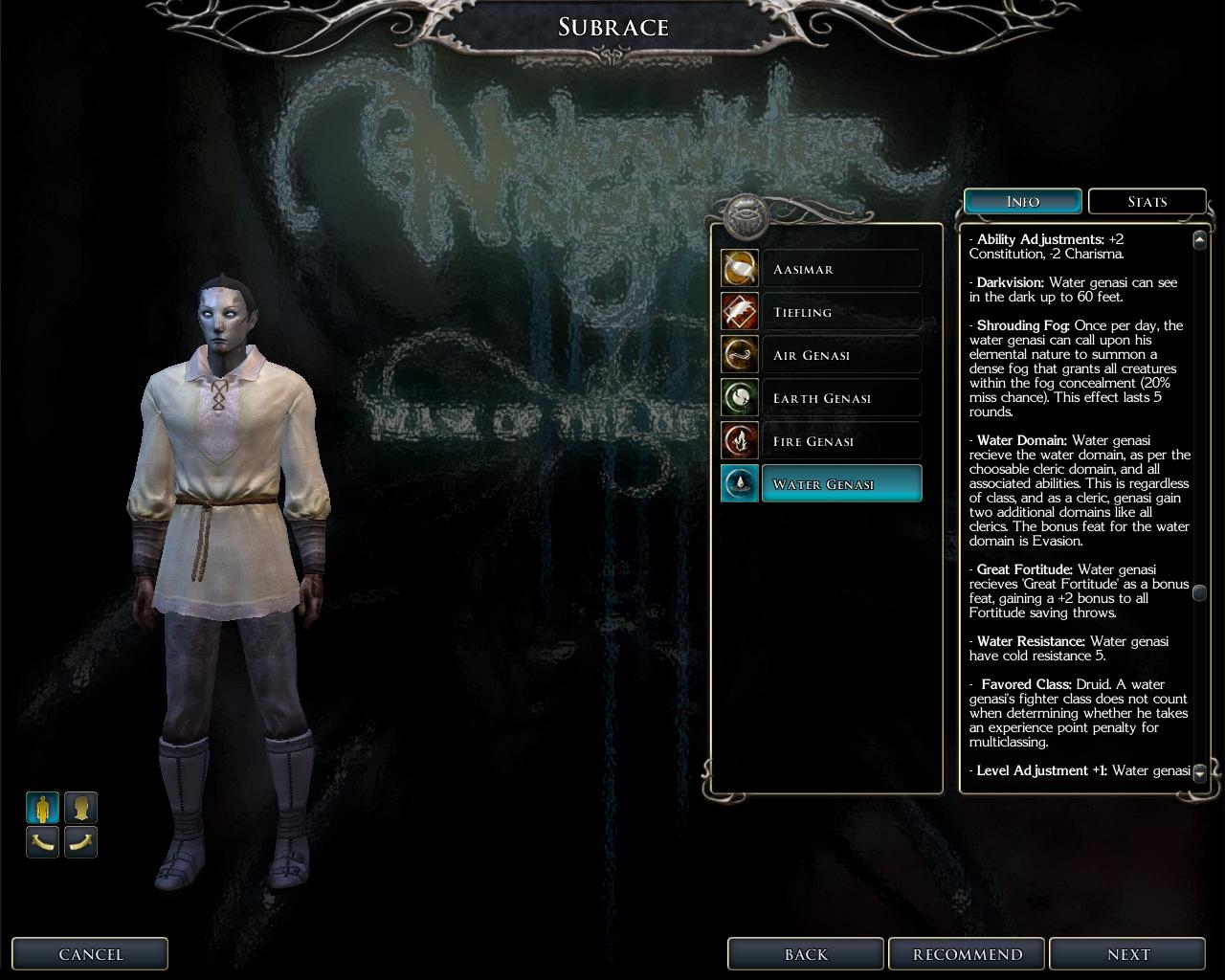Image resolution: width=1225 pixels, height=980 pixels.
Task: Switch to the Stats tab
Action: pyautogui.click(x=1147, y=202)
